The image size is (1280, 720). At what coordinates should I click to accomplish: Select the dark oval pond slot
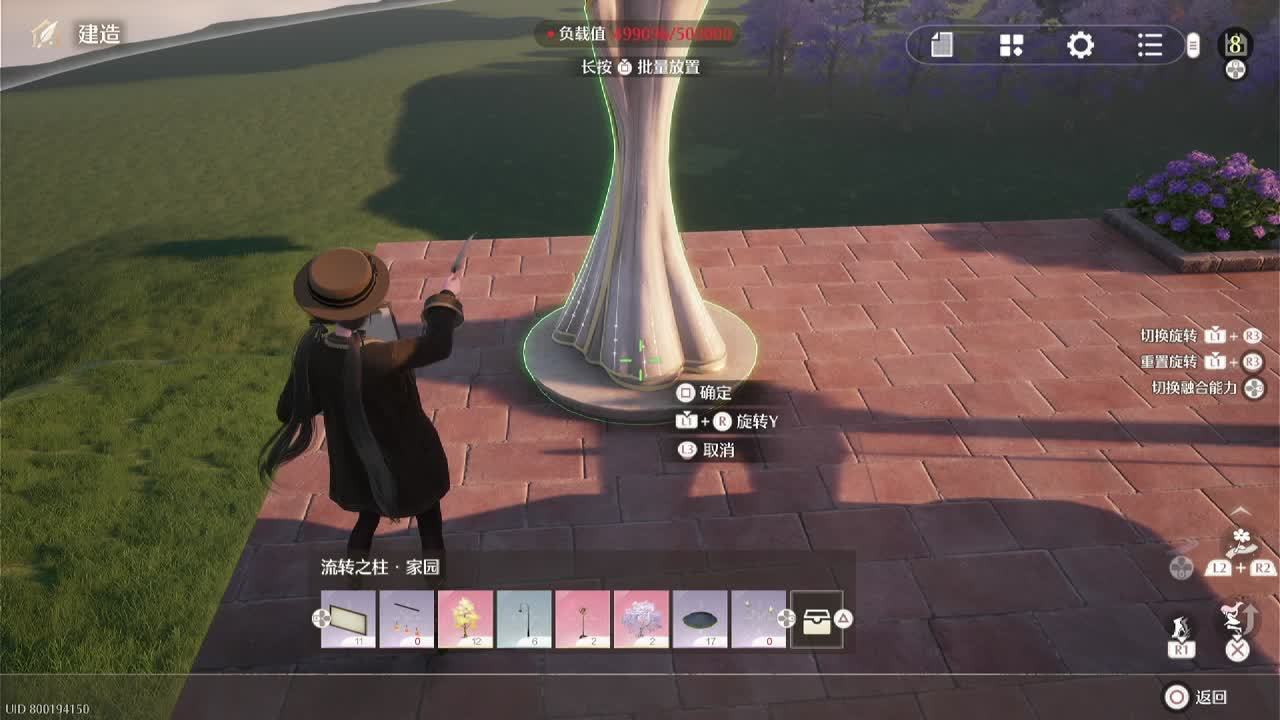pos(699,619)
